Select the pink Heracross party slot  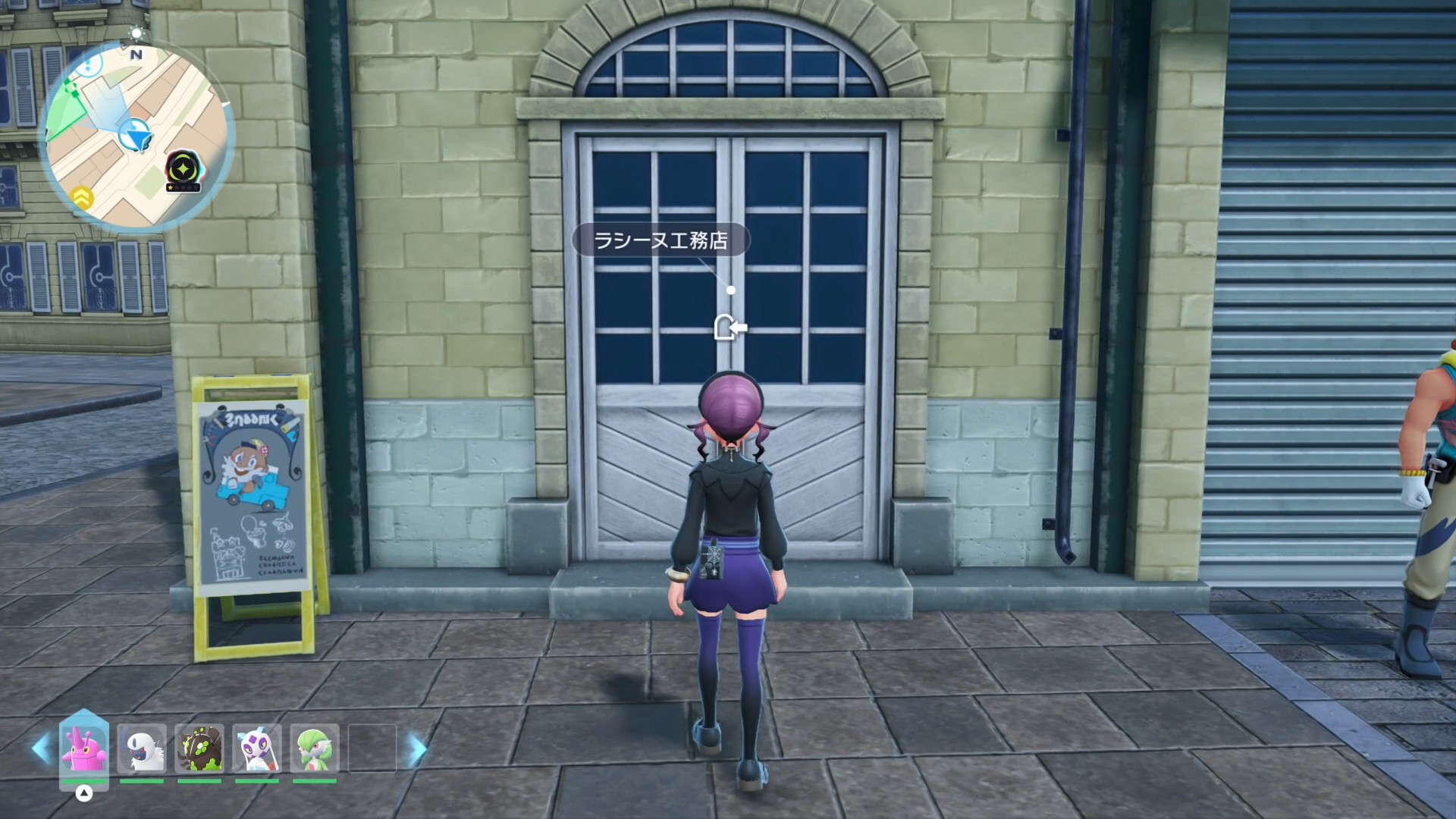(x=84, y=748)
